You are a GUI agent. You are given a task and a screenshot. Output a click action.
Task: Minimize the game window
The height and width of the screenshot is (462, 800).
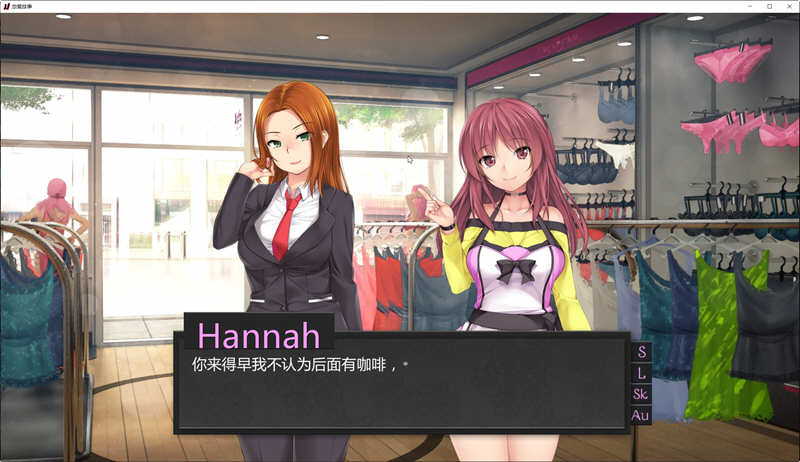click(x=750, y=6)
